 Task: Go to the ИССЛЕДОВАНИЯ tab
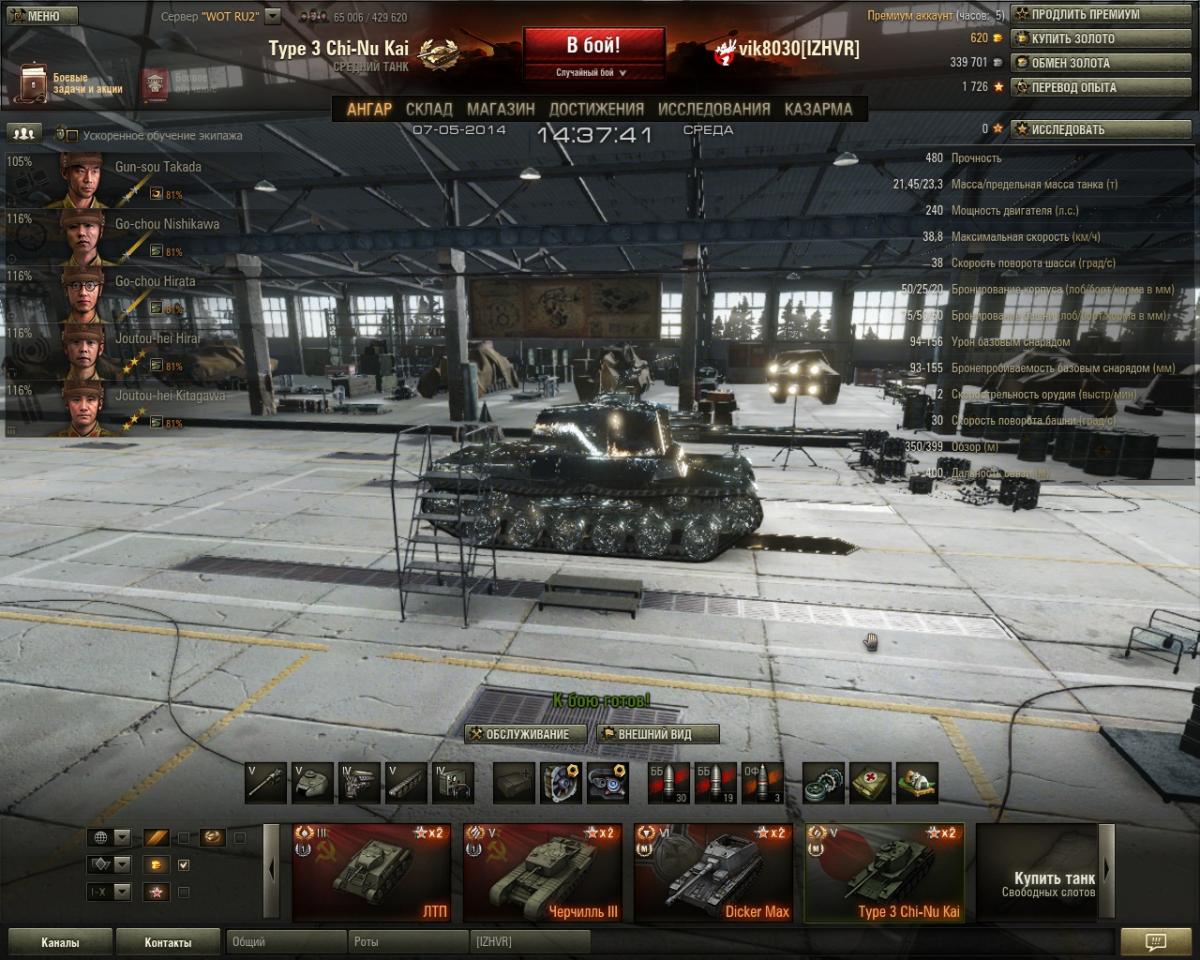point(714,109)
